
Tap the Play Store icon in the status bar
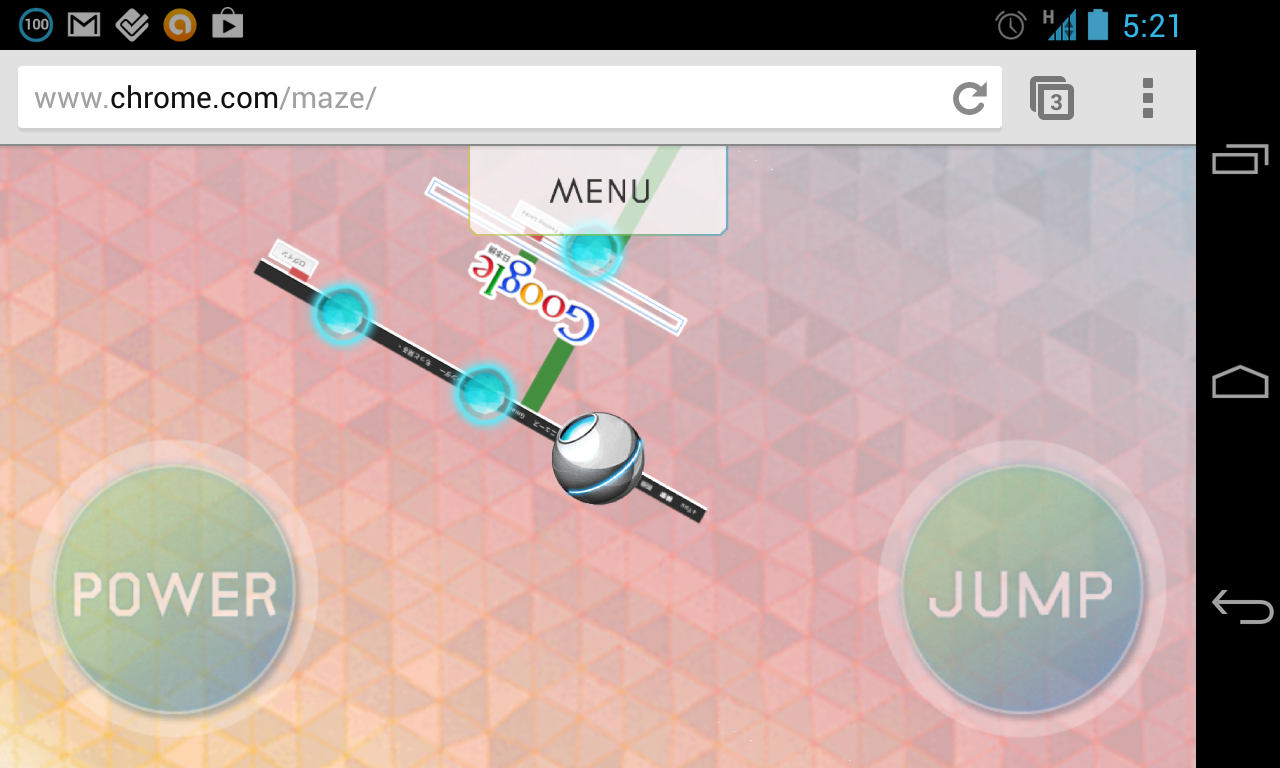227,24
